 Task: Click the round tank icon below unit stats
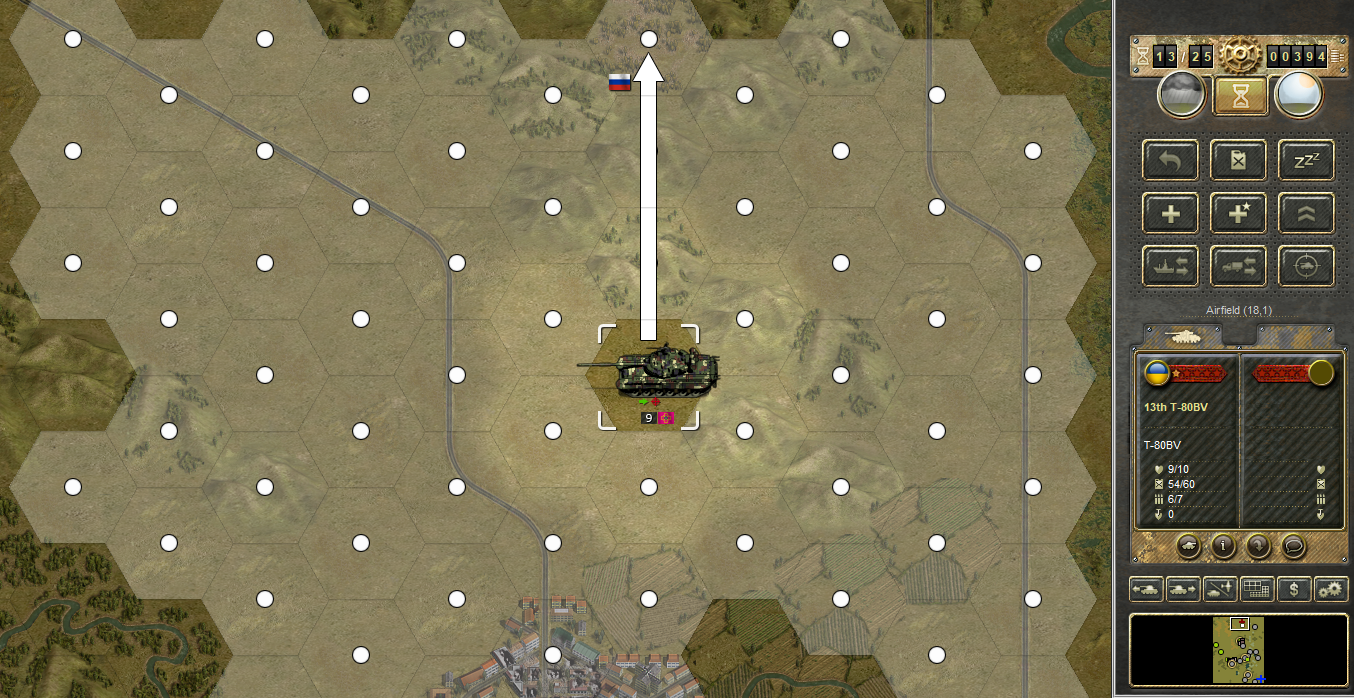pyautogui.click(x=1189, y=546)
